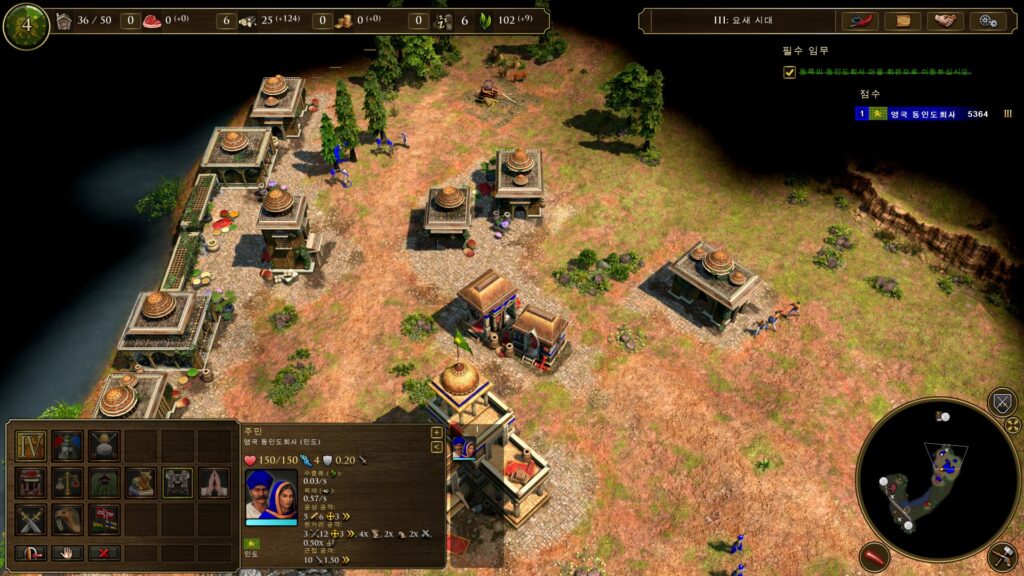Choose the balance scales market icon
This screenshot has height=576, width=1024.
[x=67, y=482]
